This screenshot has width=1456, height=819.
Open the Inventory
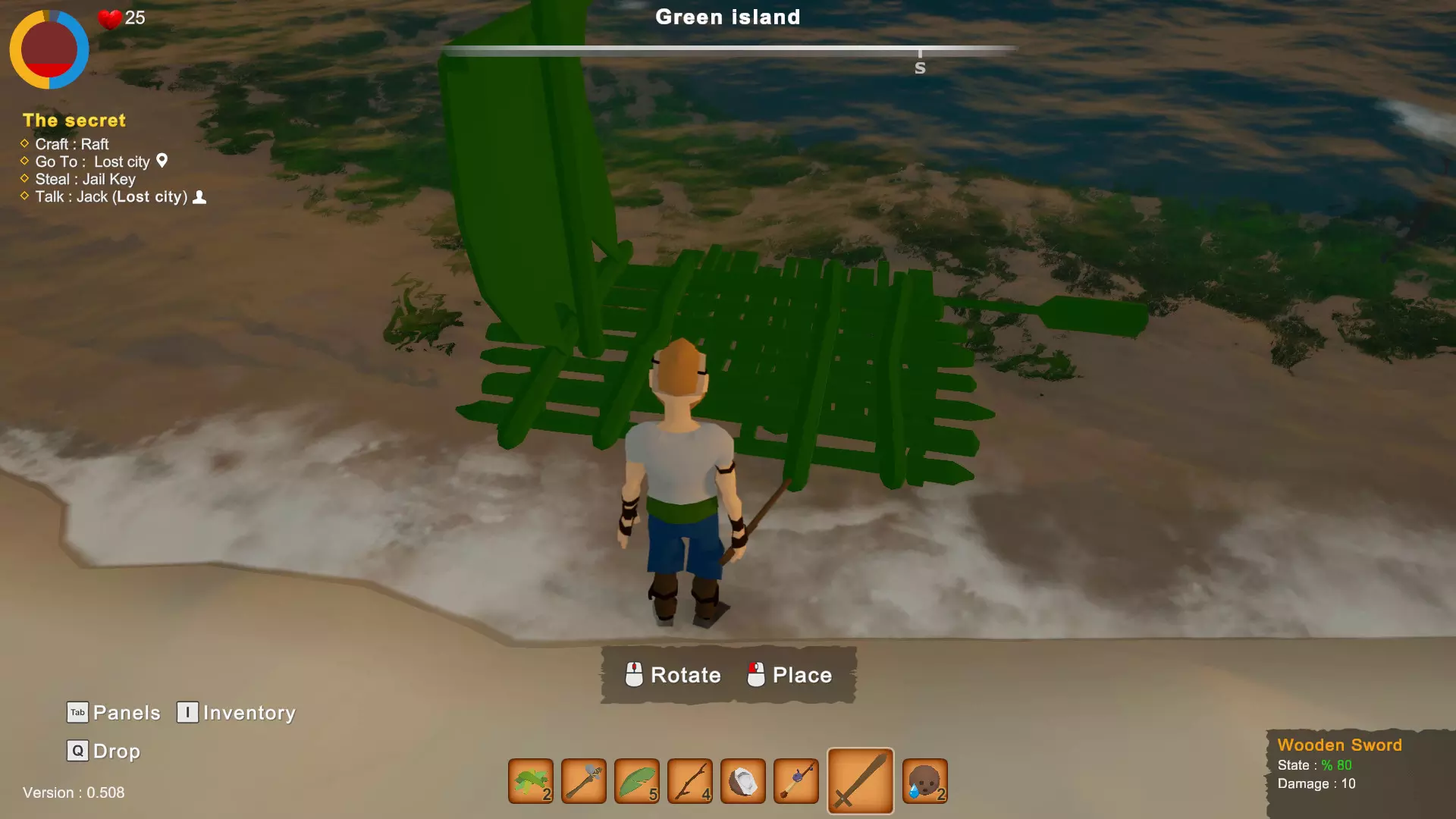[237, 713]
